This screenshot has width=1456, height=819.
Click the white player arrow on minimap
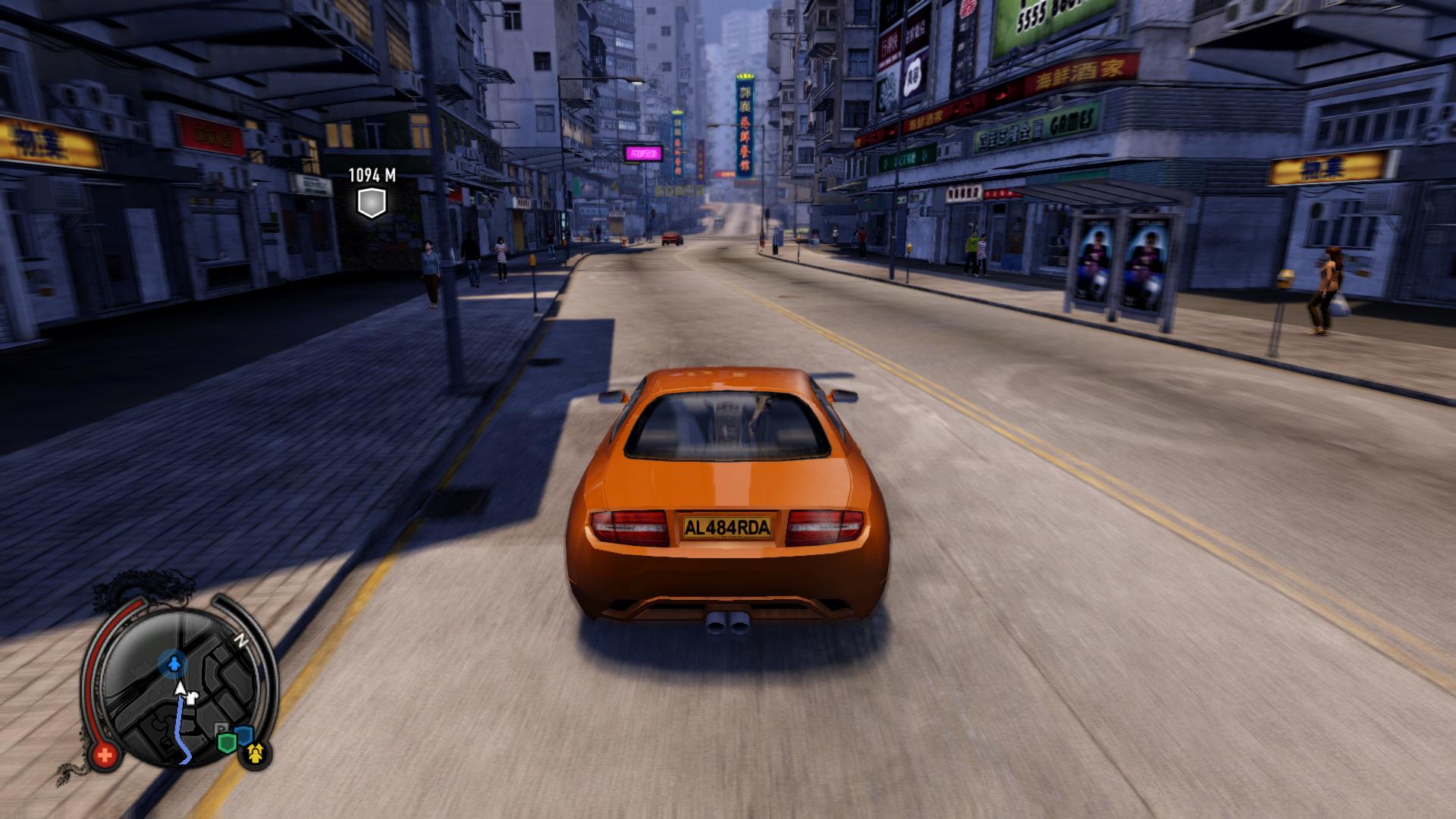pyautogui.click(x=180, y=689)
